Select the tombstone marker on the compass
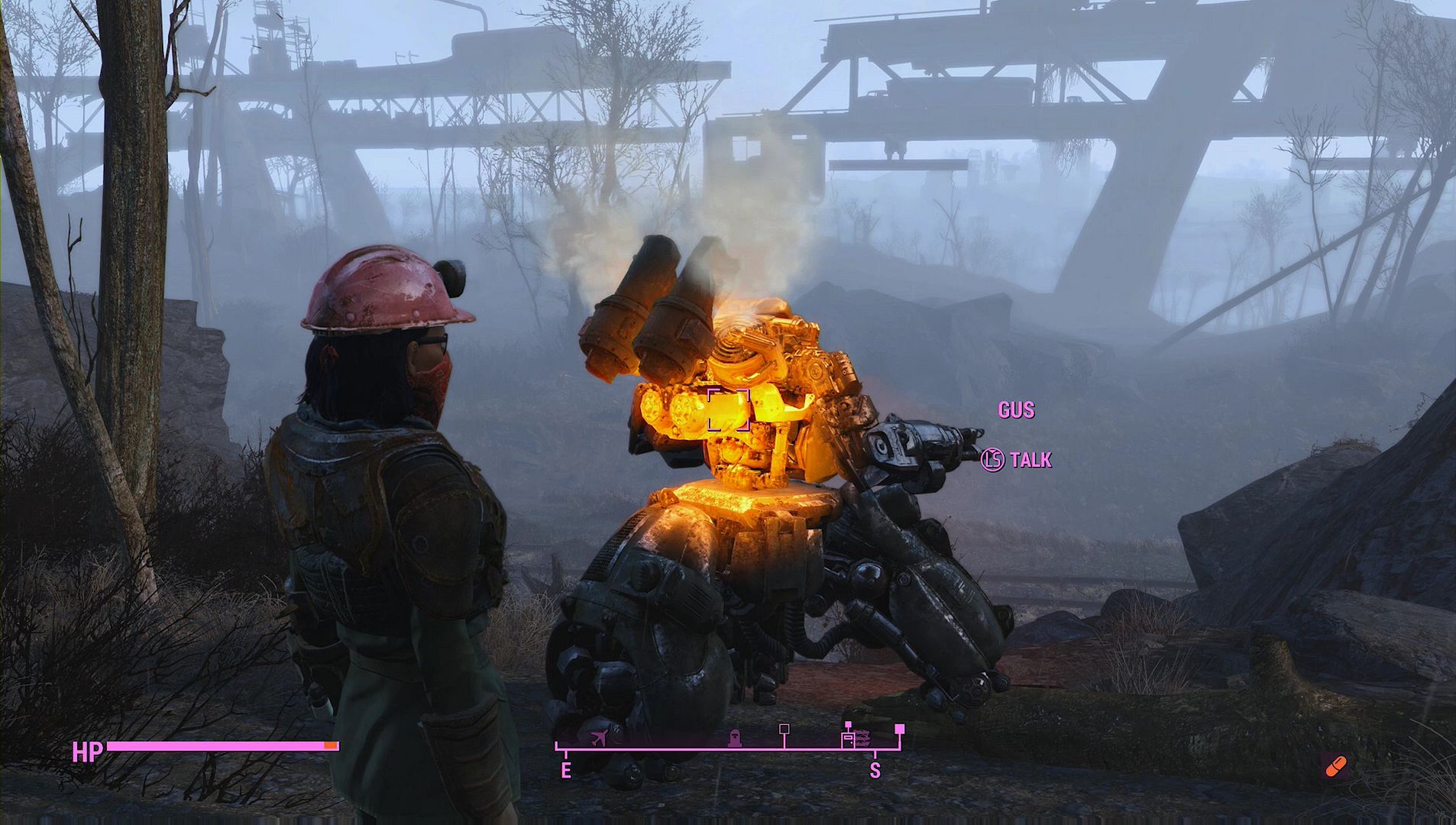This screenshot has width=1456, height=825. pyautogui.click(x=734, y=738)
